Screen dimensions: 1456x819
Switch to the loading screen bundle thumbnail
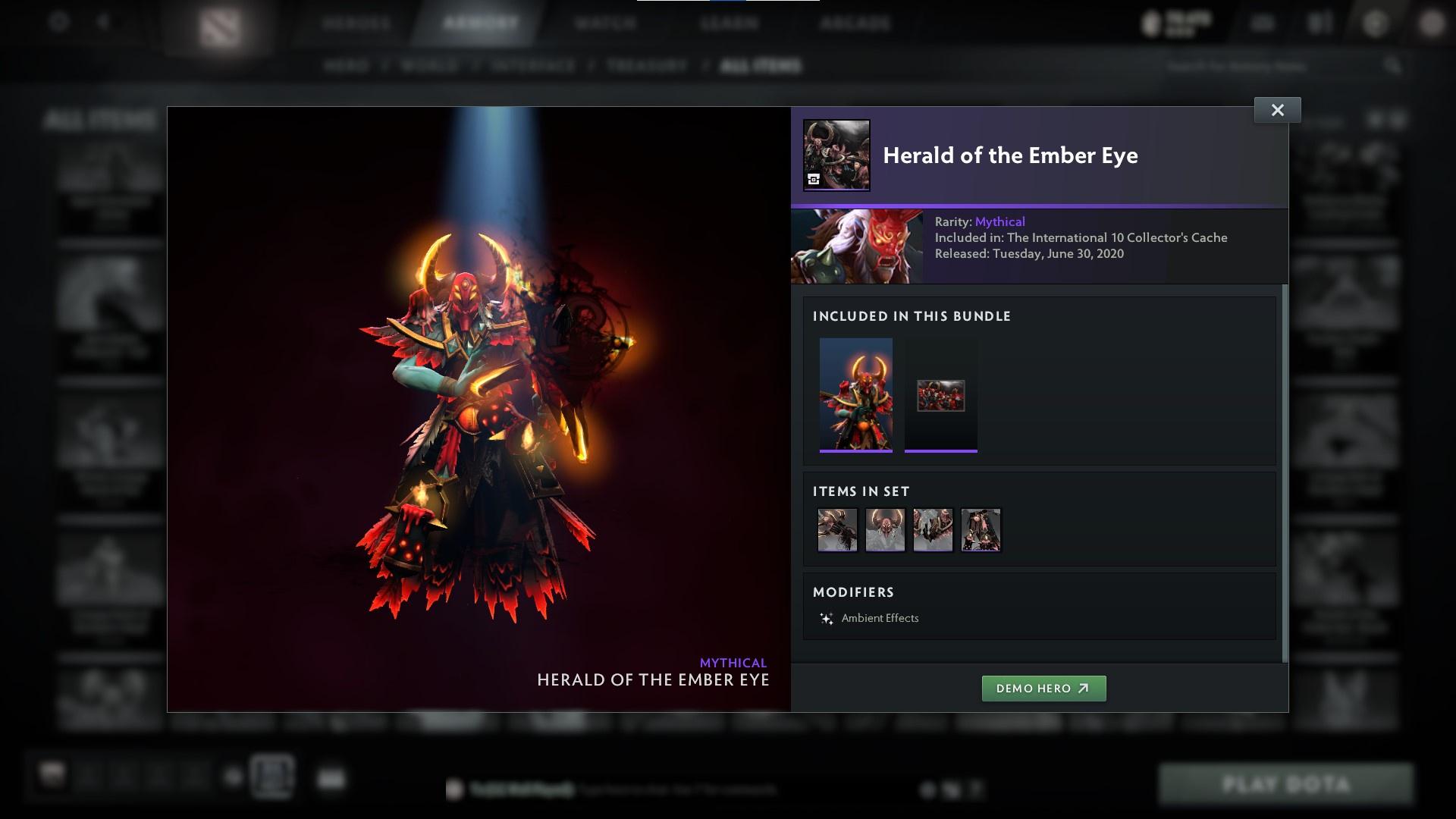(941, 395)
